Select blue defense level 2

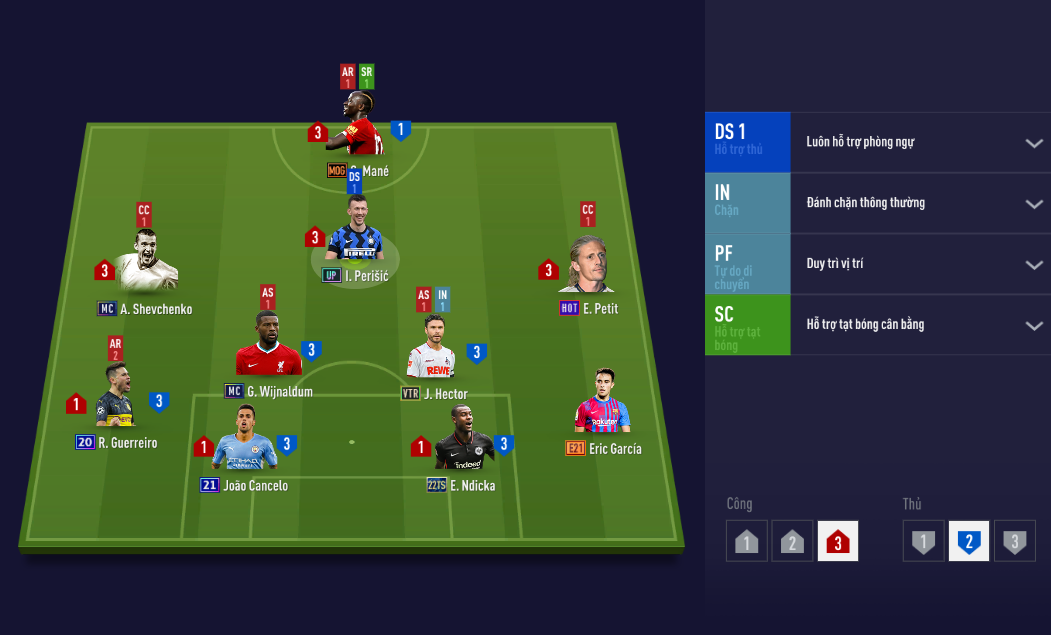point(969,541)
